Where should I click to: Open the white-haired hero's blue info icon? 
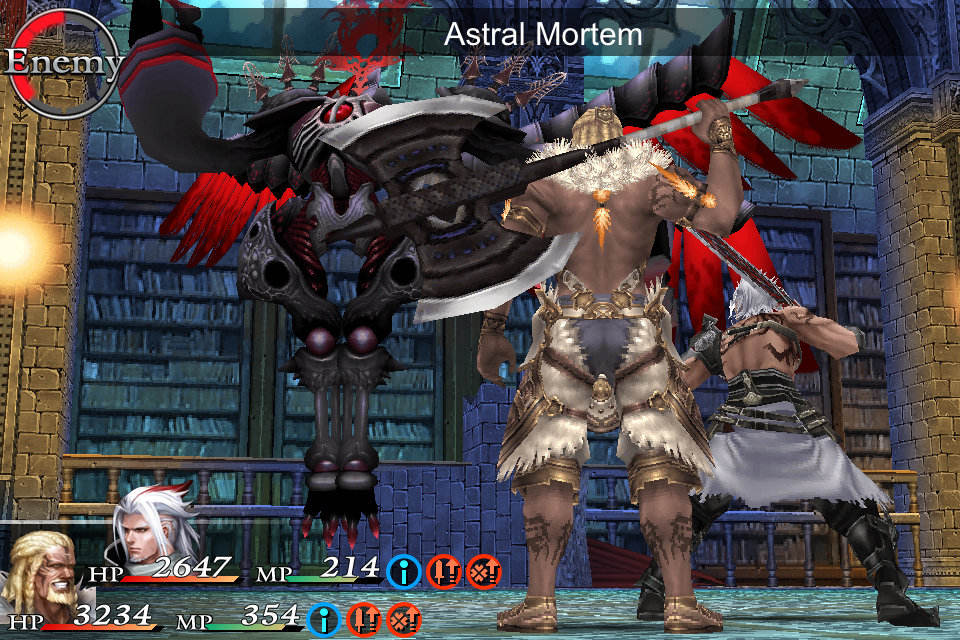pyautogui.click(x=404, y=572)
